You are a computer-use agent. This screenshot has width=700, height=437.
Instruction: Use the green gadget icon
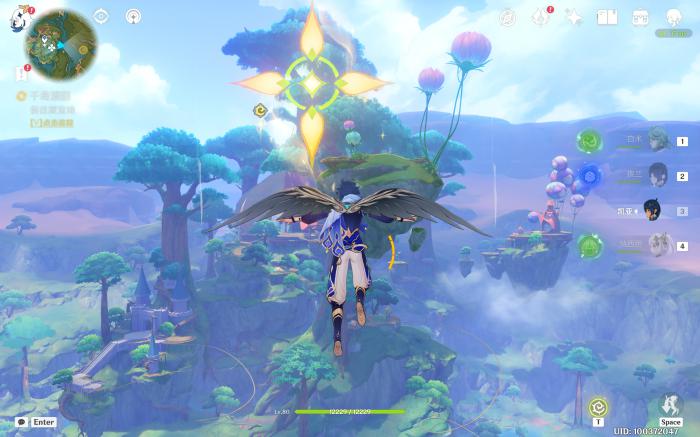598,407
